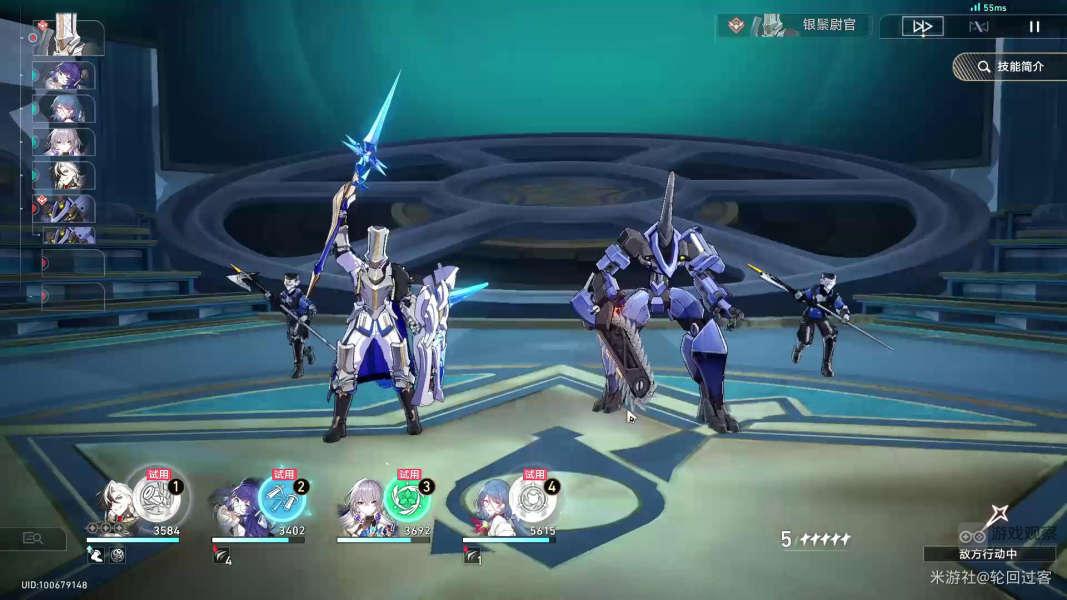Pause the battle
Screen dimensions: 1067x600
pos(1034,27)
